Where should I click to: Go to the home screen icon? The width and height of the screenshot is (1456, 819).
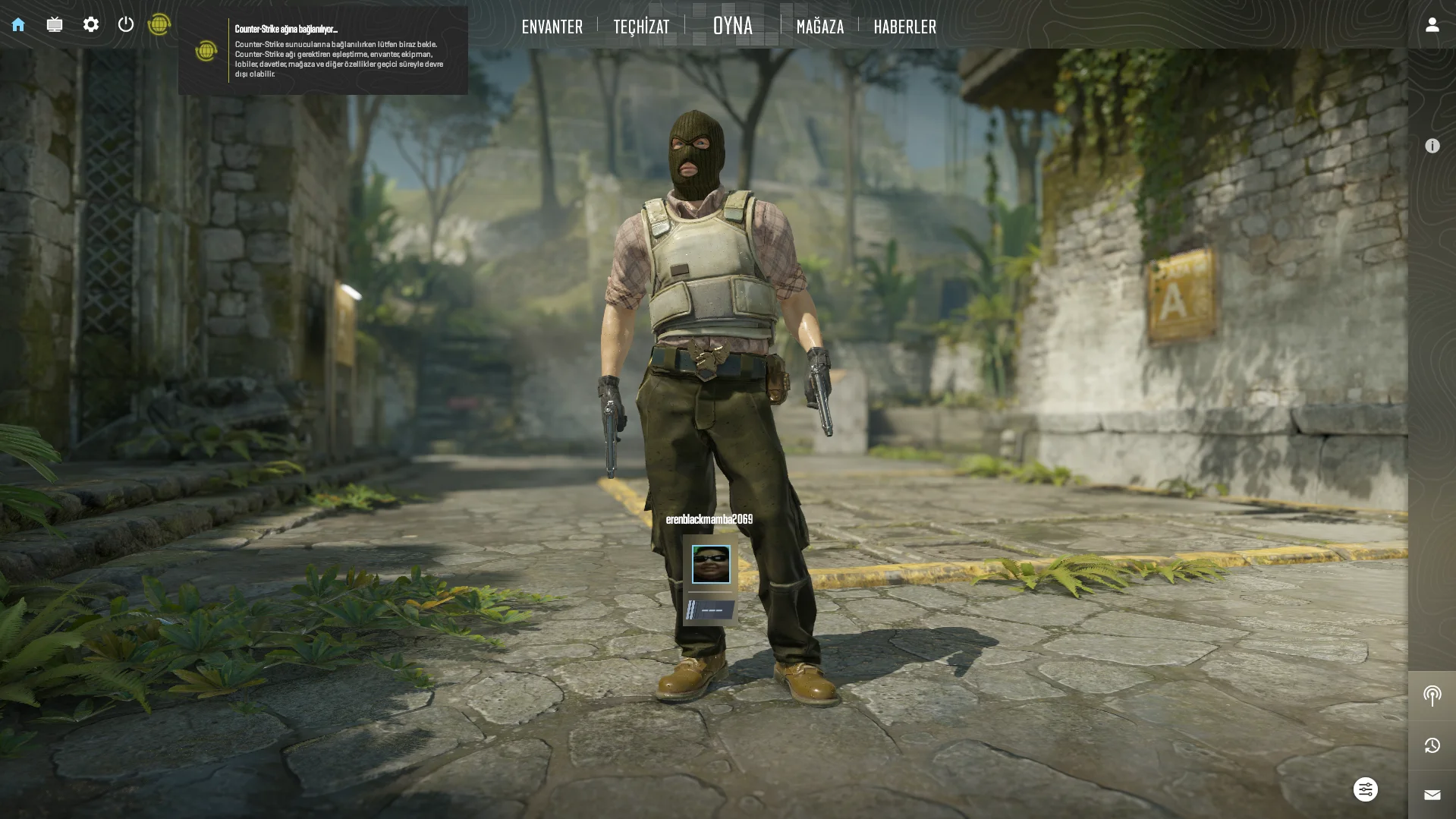pyautogui.click(x=18, y=25)
